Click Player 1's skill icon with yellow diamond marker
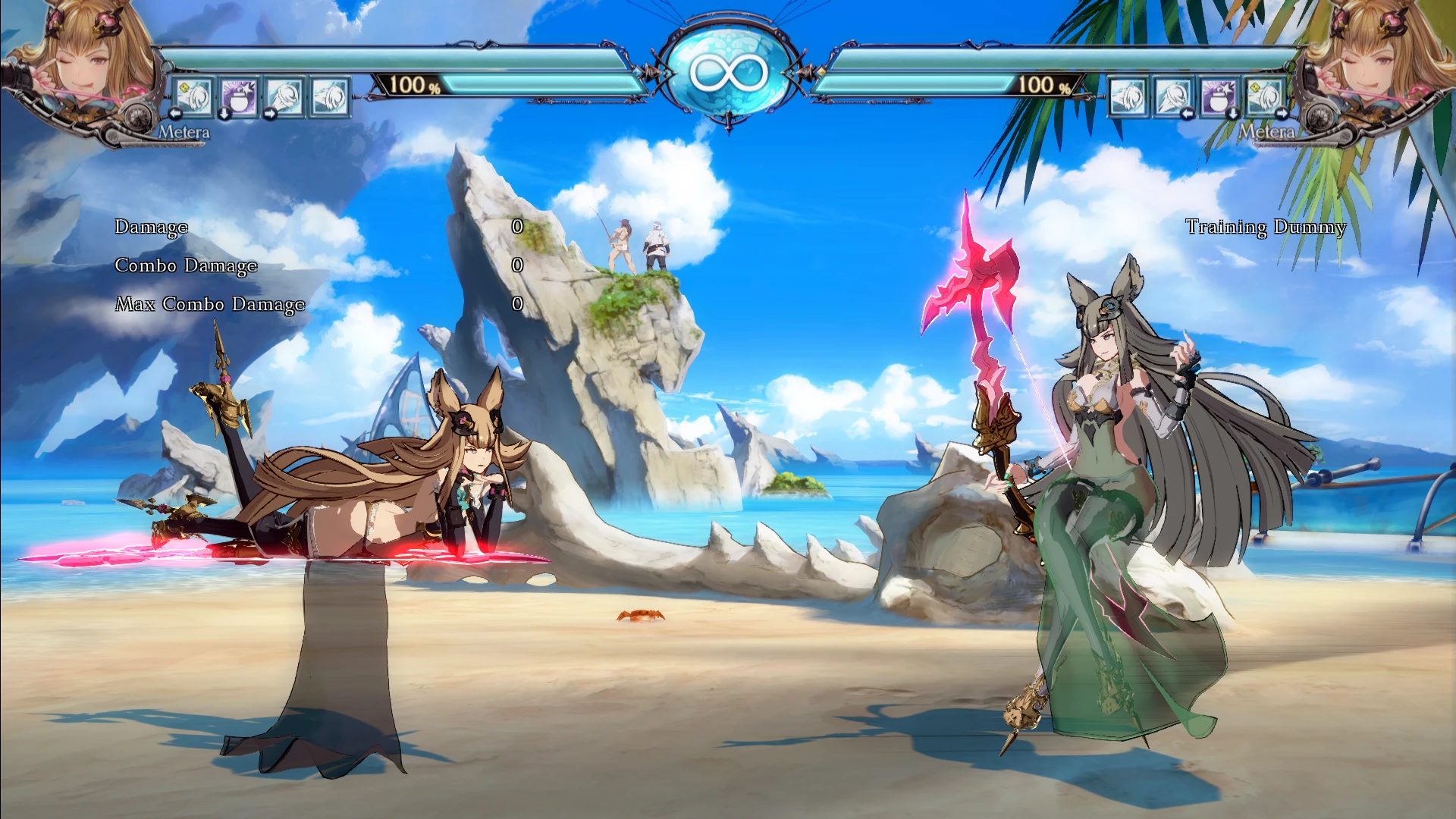Screen dimensions: 1456x819 pos(193,97)
